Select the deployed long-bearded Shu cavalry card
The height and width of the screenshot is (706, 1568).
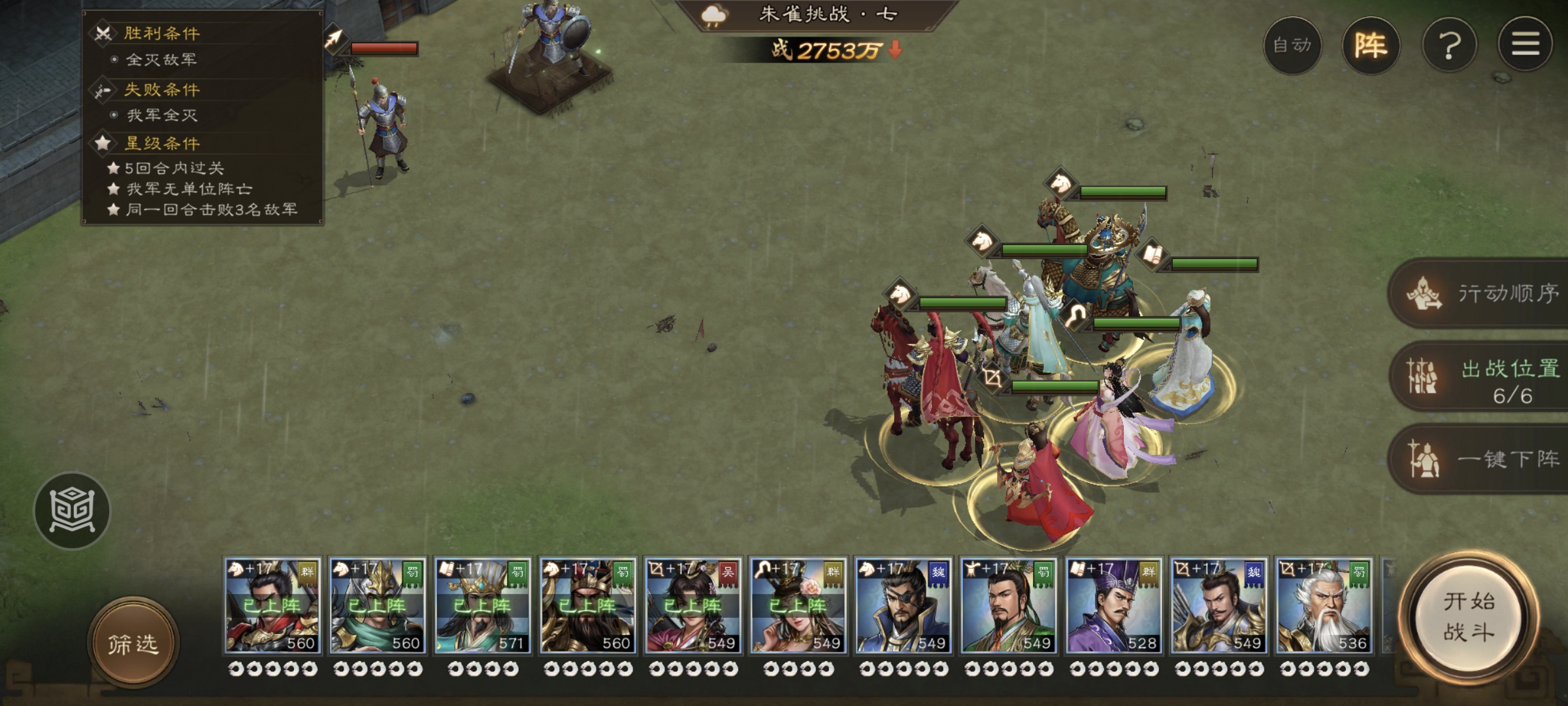click(587, 605)
